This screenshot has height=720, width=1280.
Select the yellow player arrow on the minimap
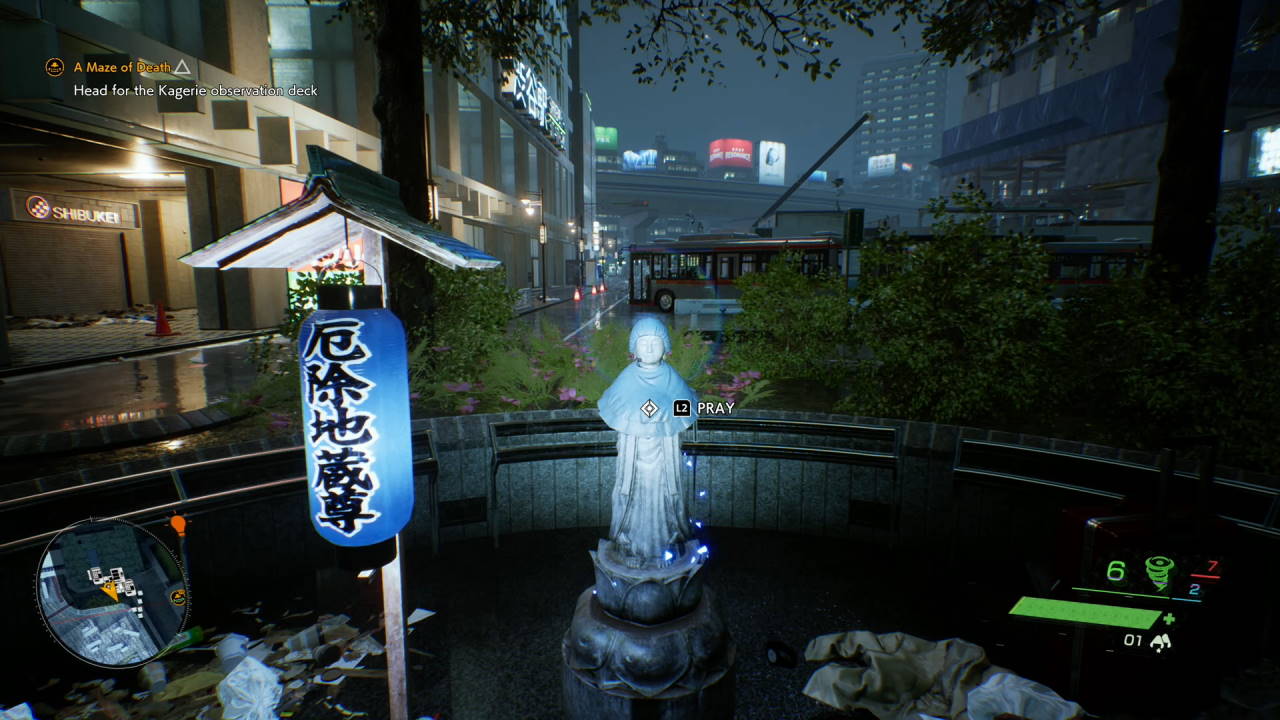coord(111,590)
